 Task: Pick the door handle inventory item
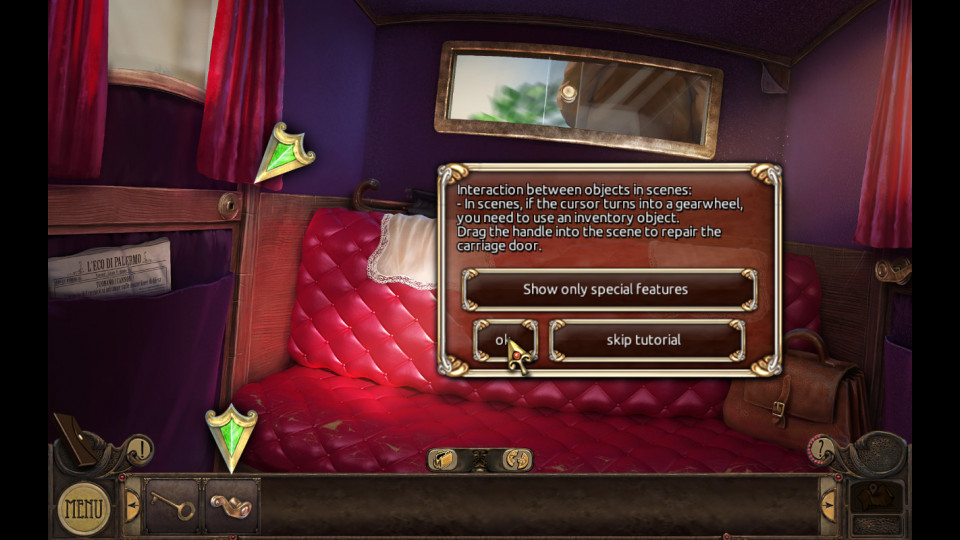tap(231, 505)
